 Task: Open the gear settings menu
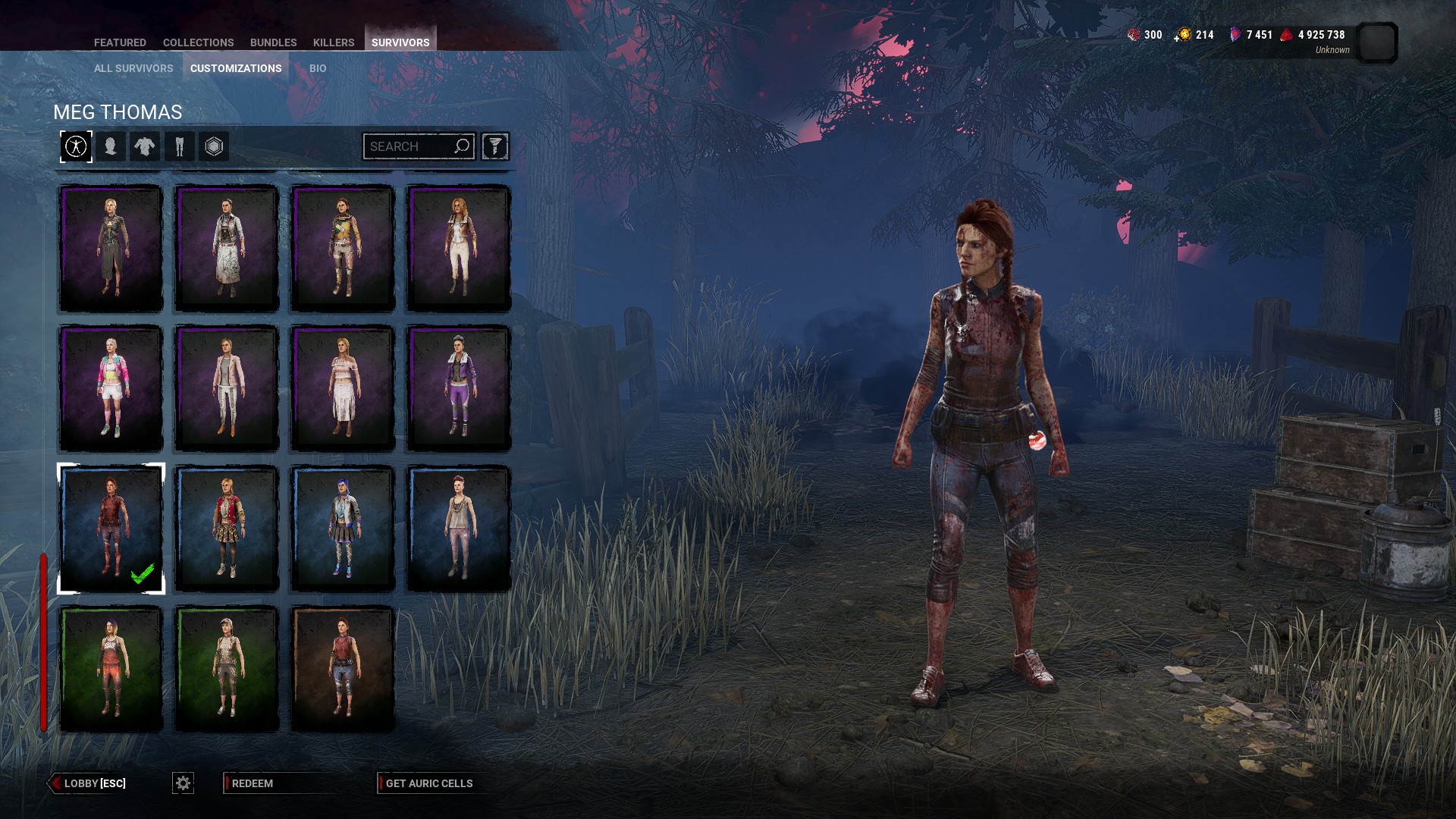183,783
